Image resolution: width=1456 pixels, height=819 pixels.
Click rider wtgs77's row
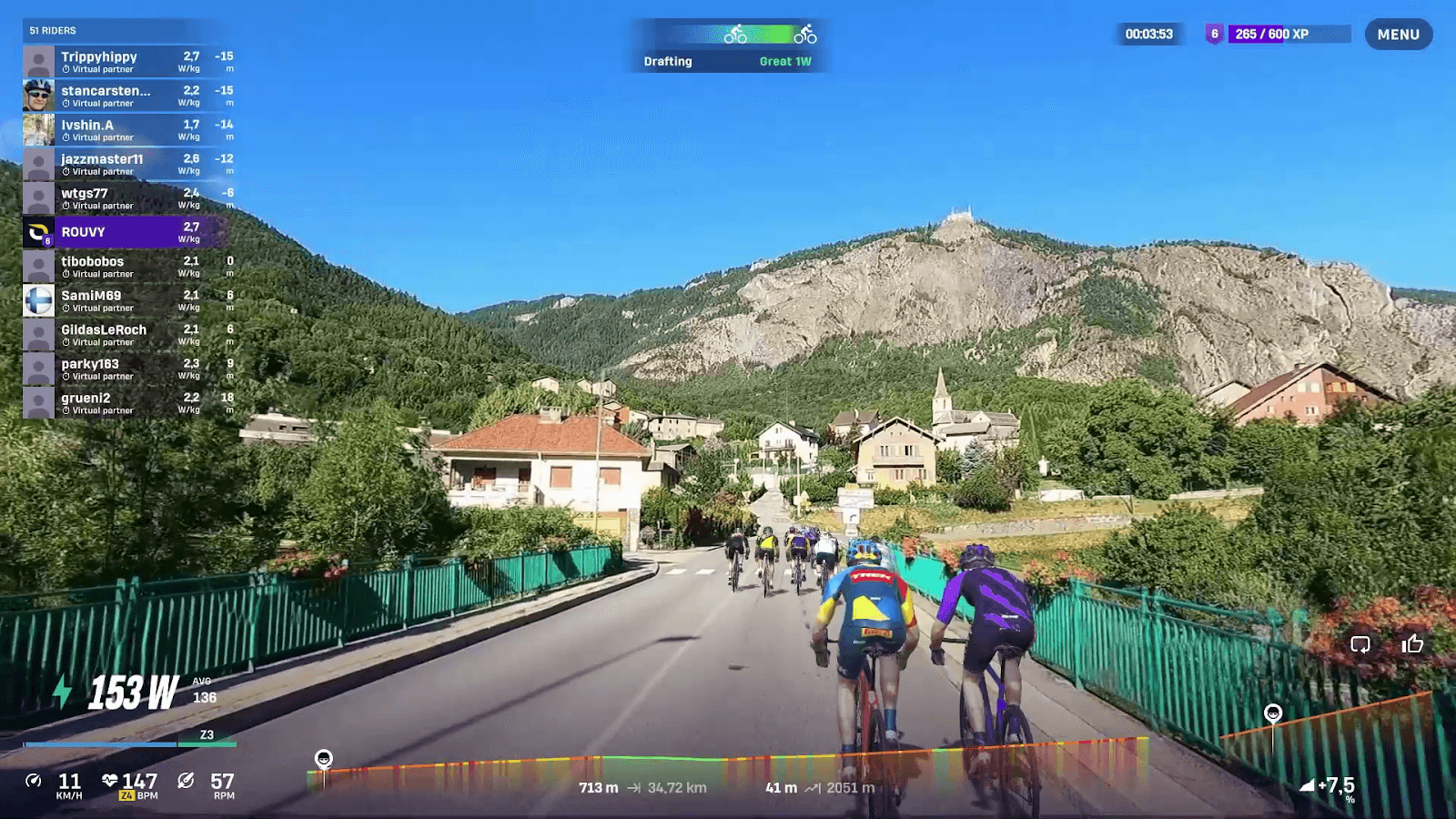[127, 198]
